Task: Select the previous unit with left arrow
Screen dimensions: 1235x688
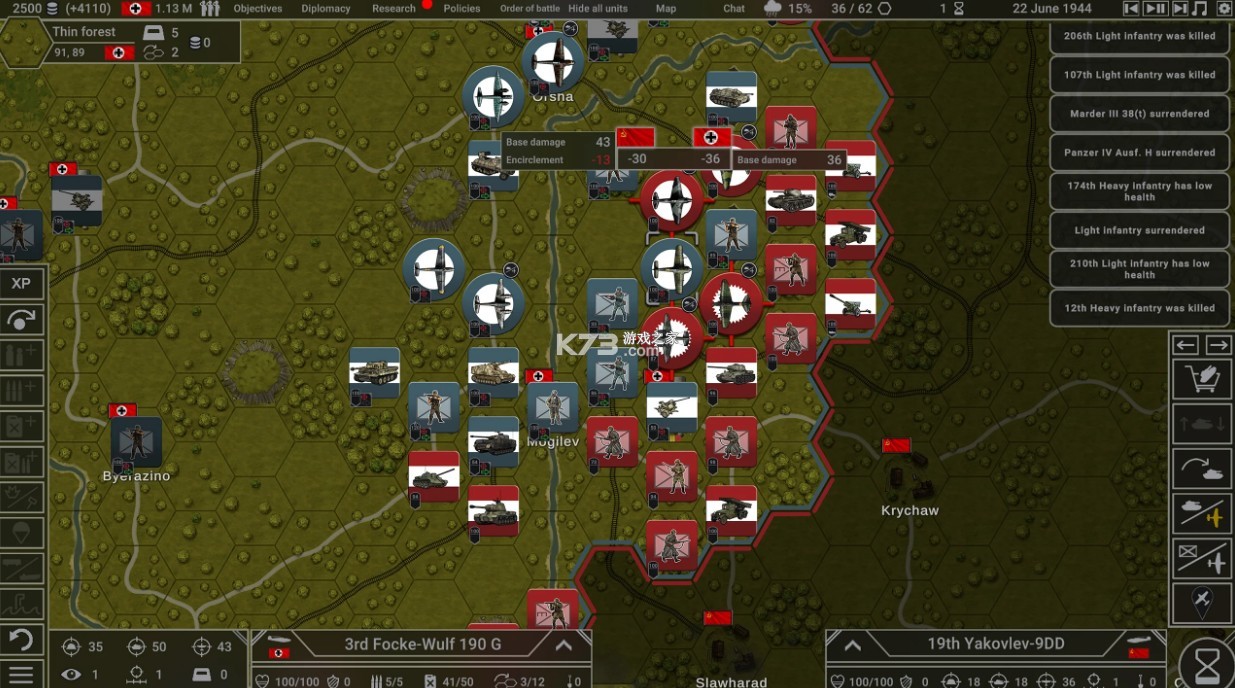Action: [1186, 345]
